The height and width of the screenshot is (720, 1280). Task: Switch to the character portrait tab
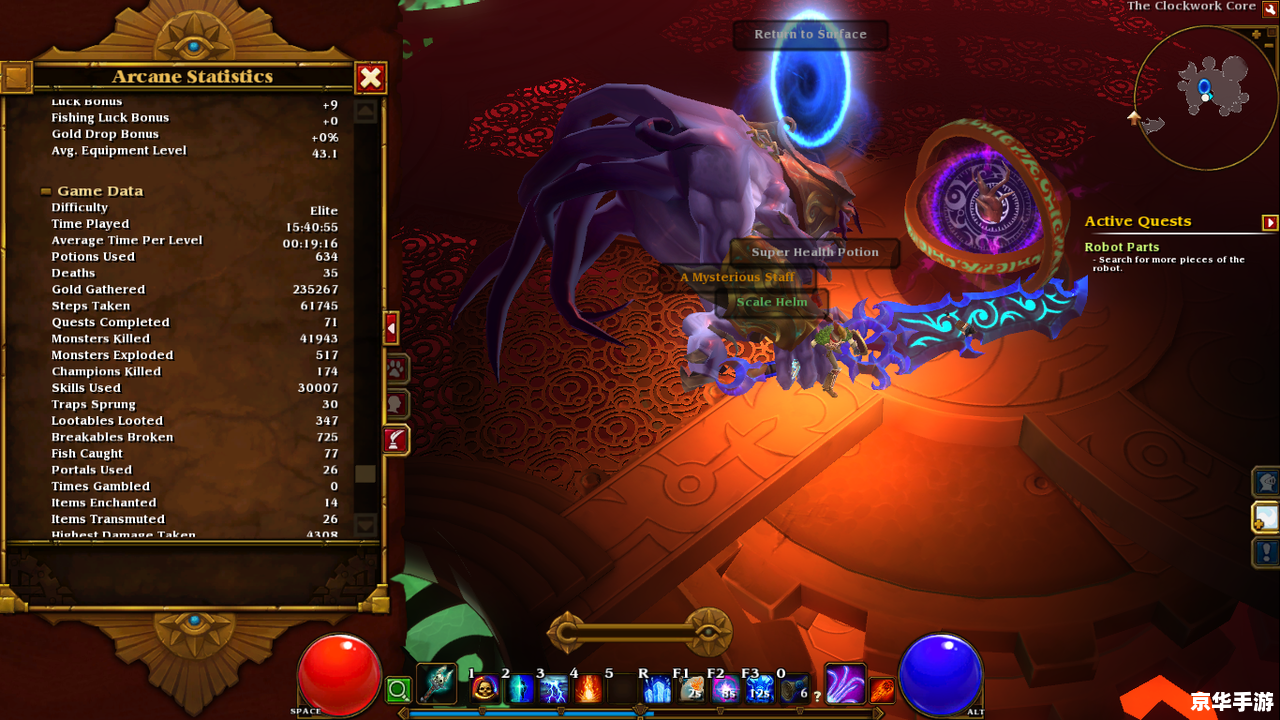point(396,404)
